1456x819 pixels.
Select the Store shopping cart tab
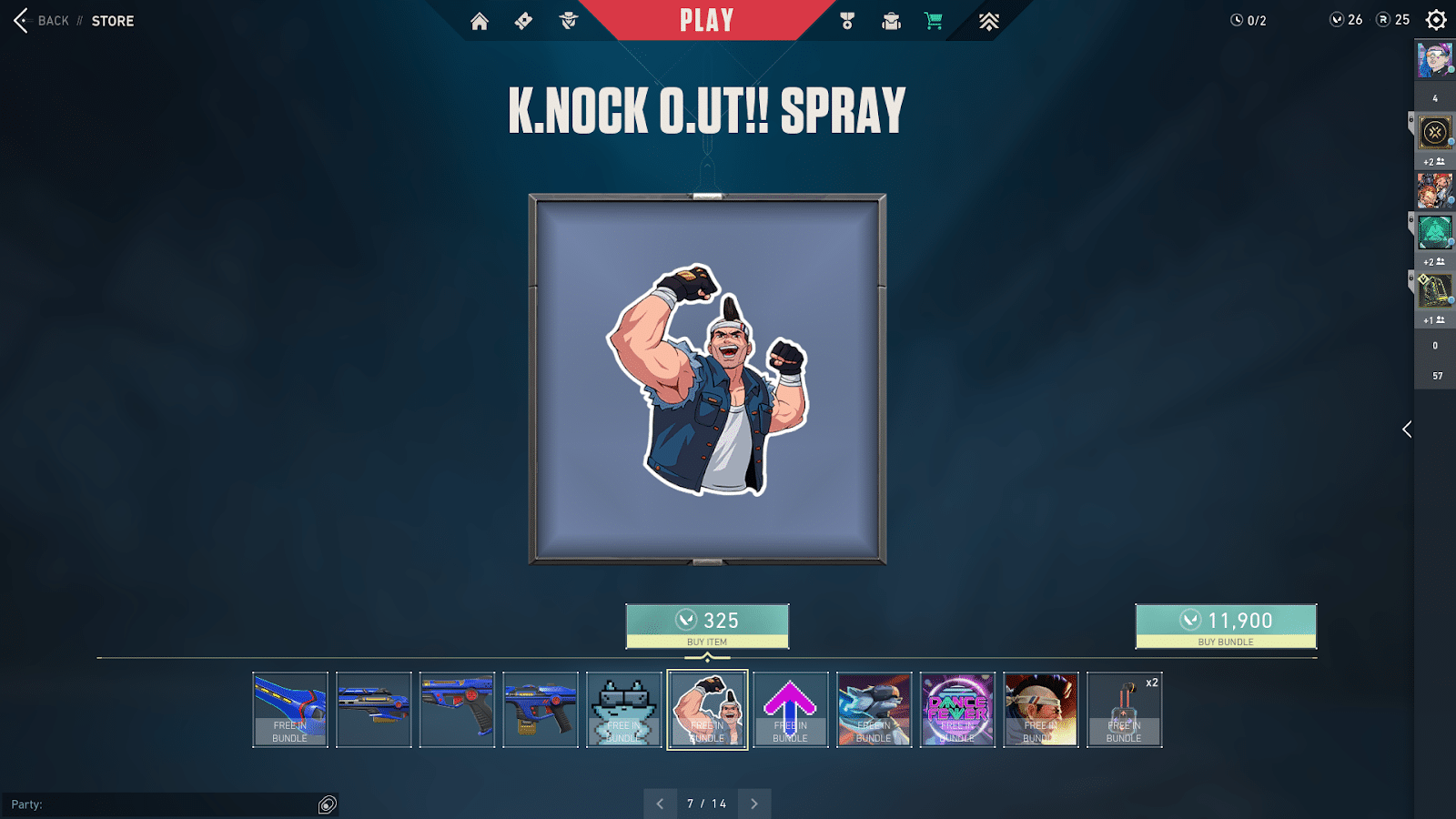(x=934, y=21)
